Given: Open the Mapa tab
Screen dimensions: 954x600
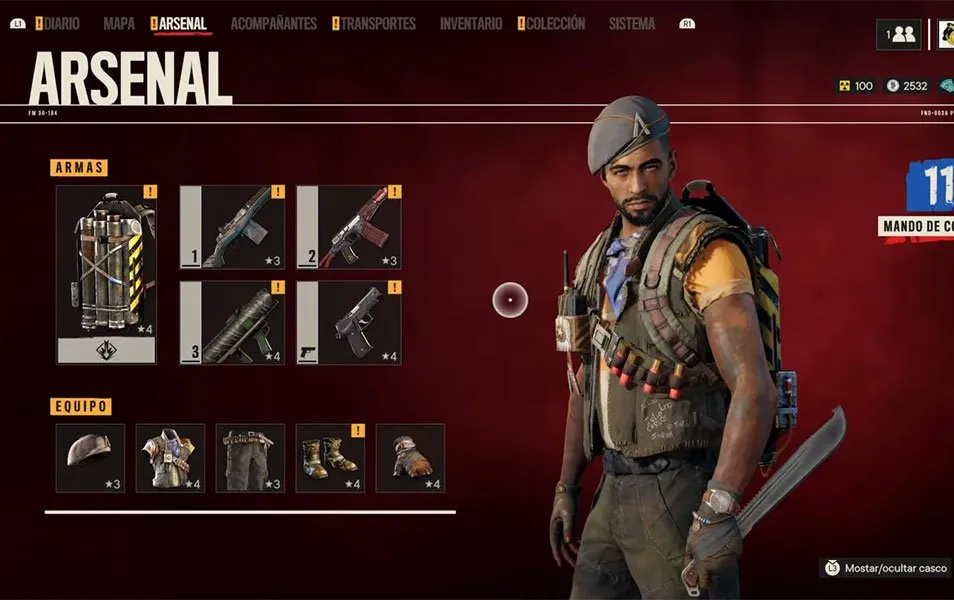Looking at the screenshot, I should (x=119, y=24).
